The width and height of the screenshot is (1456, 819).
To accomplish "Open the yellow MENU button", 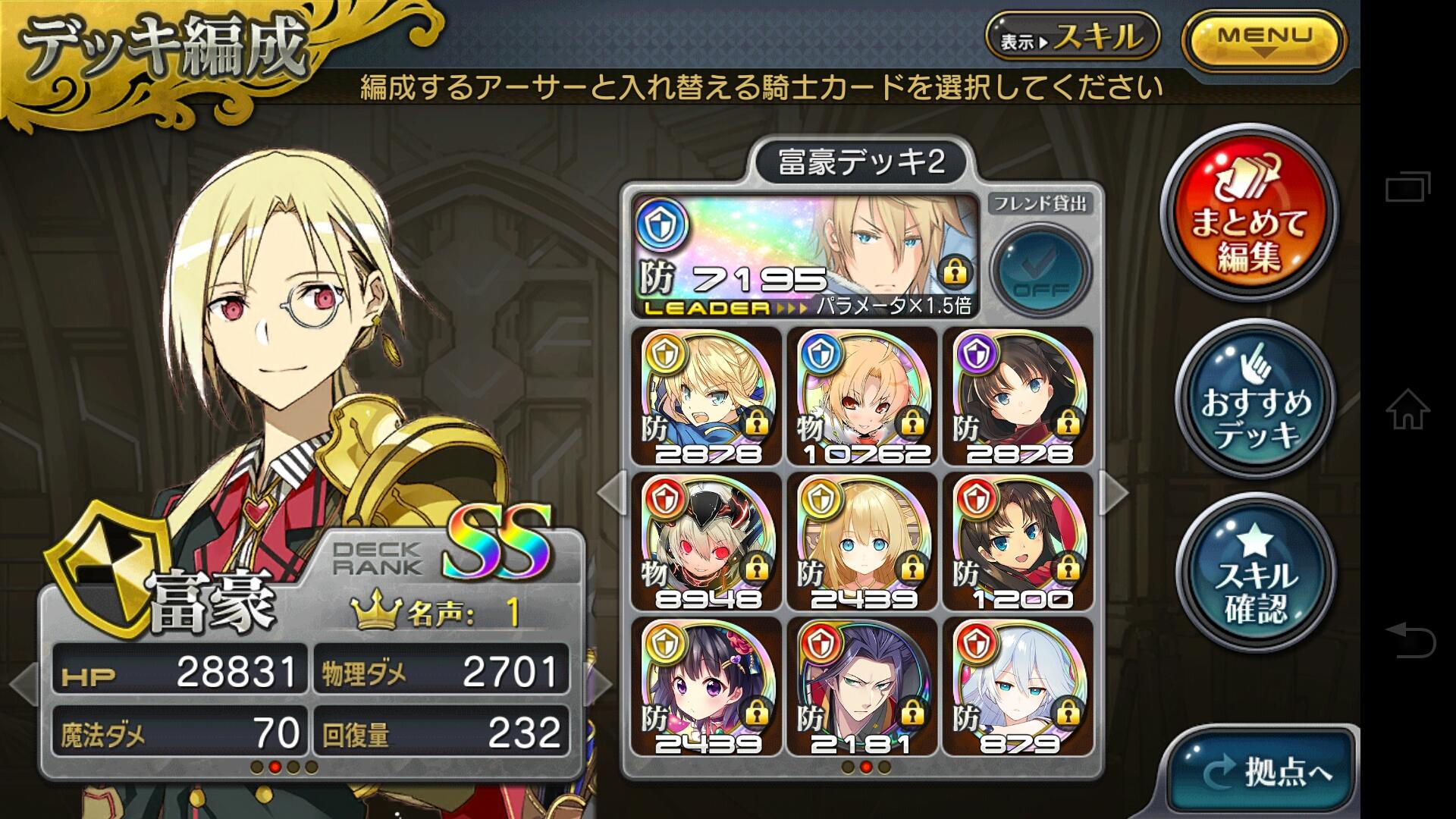I will click(x=1263, y=39).
